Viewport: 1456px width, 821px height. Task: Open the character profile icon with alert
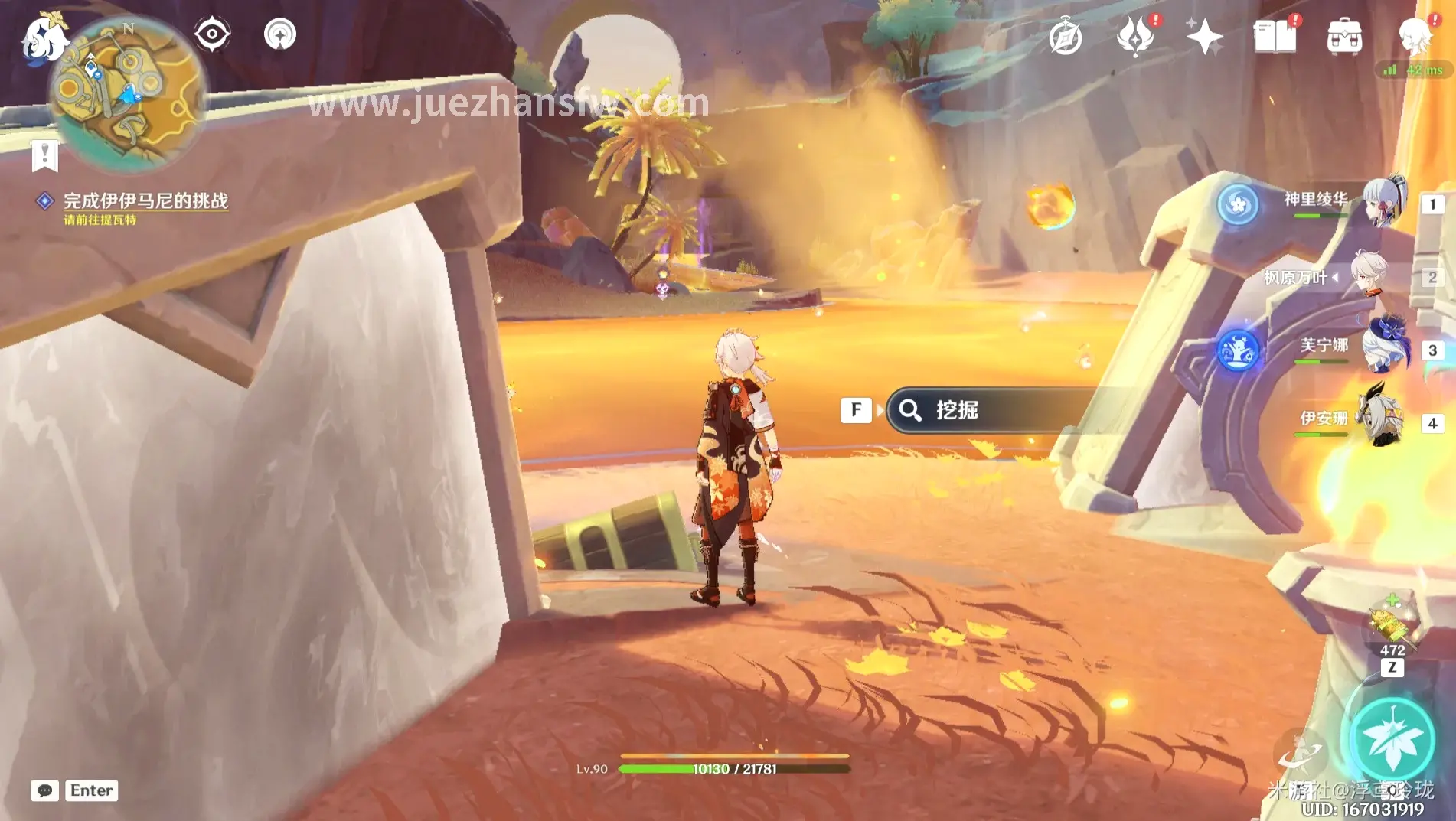tap(1414, 36)
